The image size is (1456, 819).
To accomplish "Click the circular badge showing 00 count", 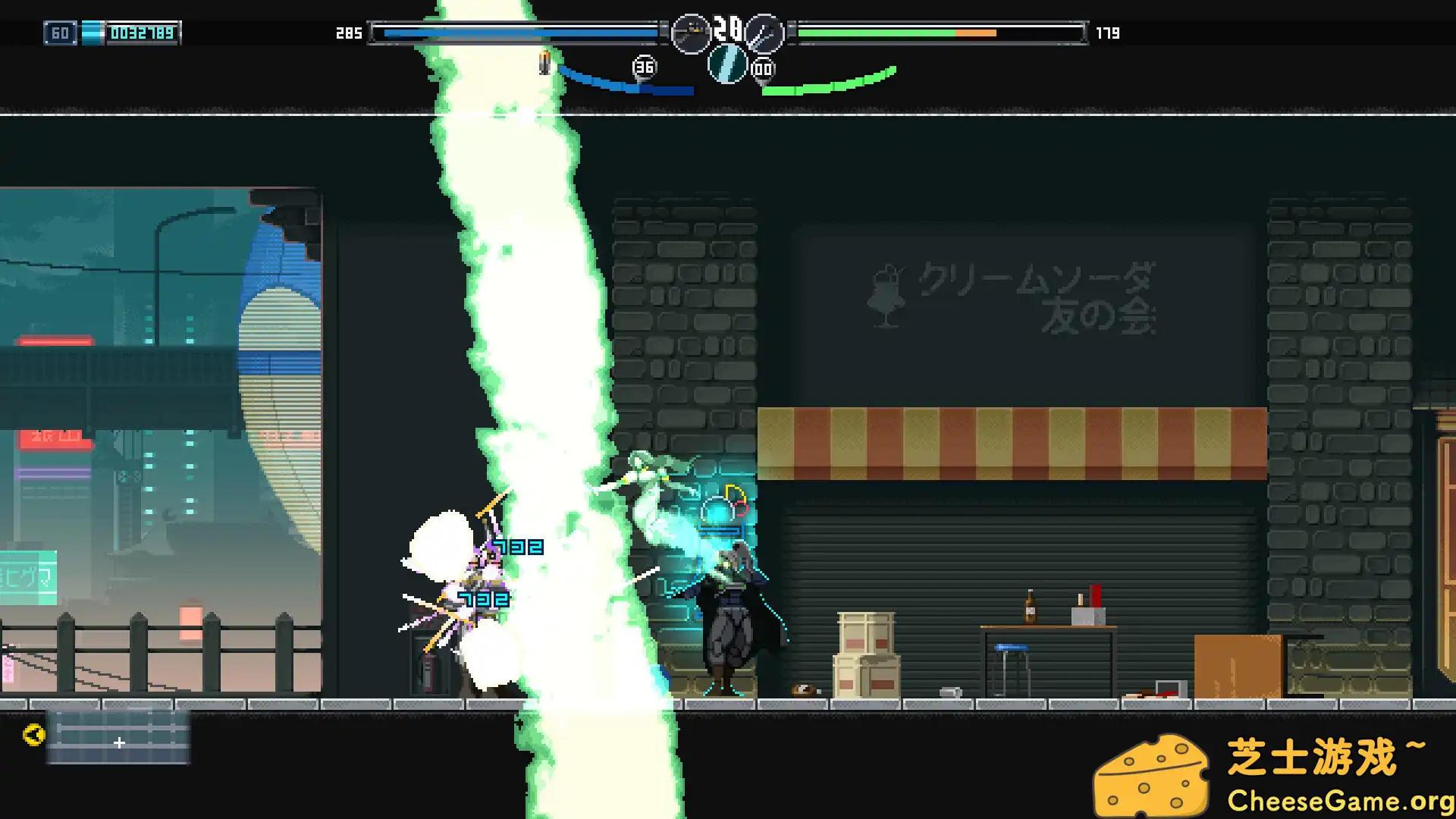I will click(x=761, y=68).
